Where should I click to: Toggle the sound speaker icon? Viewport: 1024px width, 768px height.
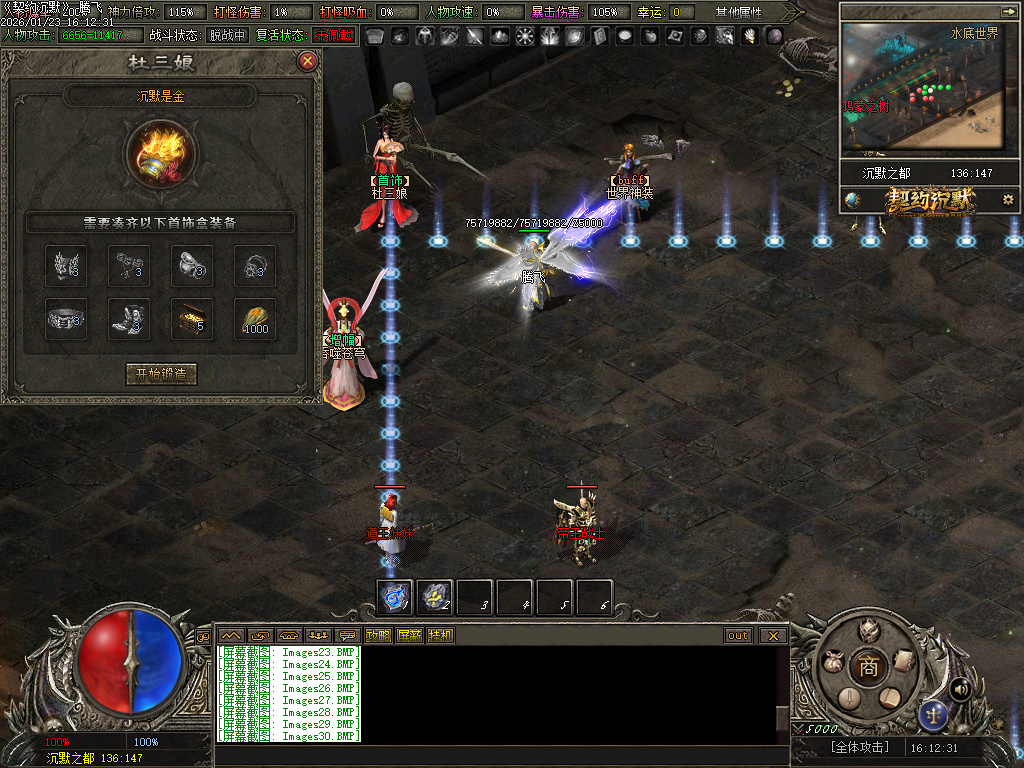coord(961,688)
